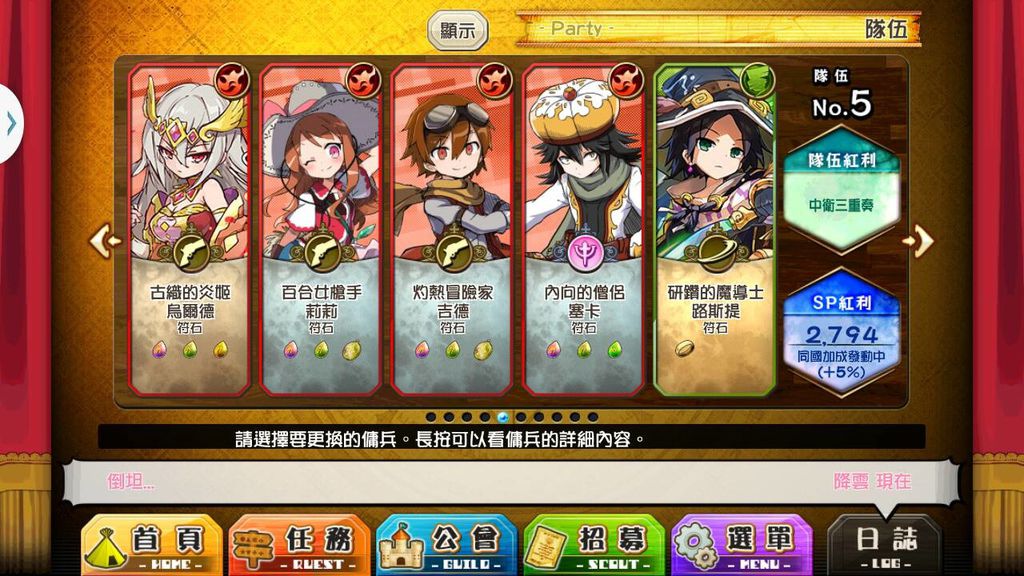Select the 研鑽的魔導士 路斯提 mercenary card

pyautogui.click(x=716, y=230)
